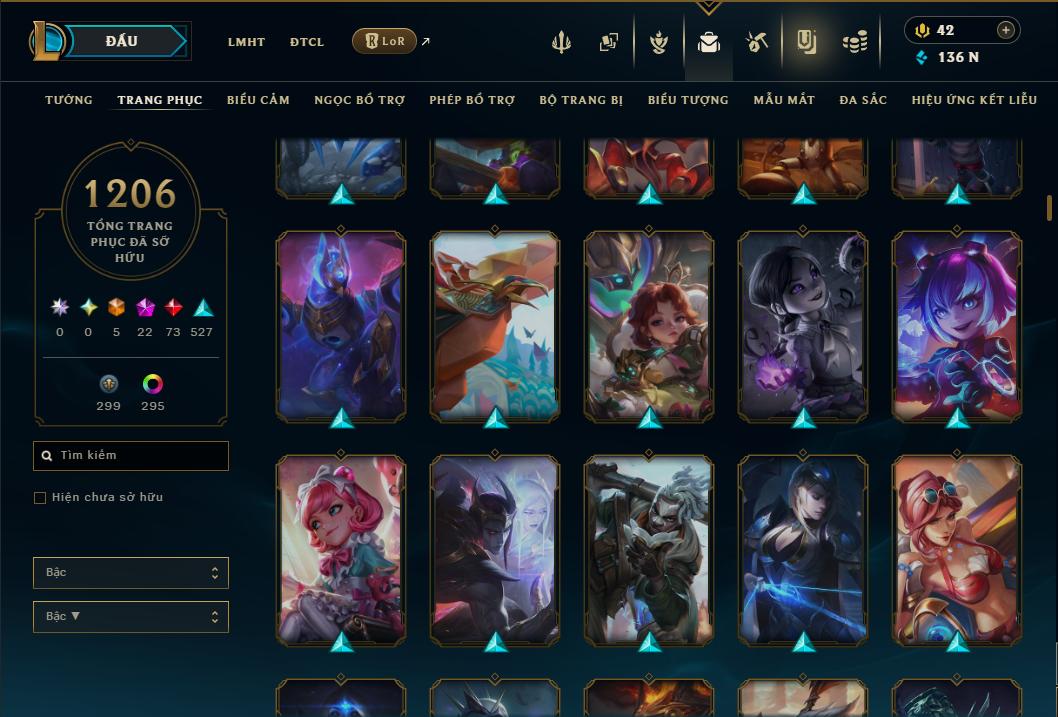Switch to the ĐTCL section

(x=307, y=42)
